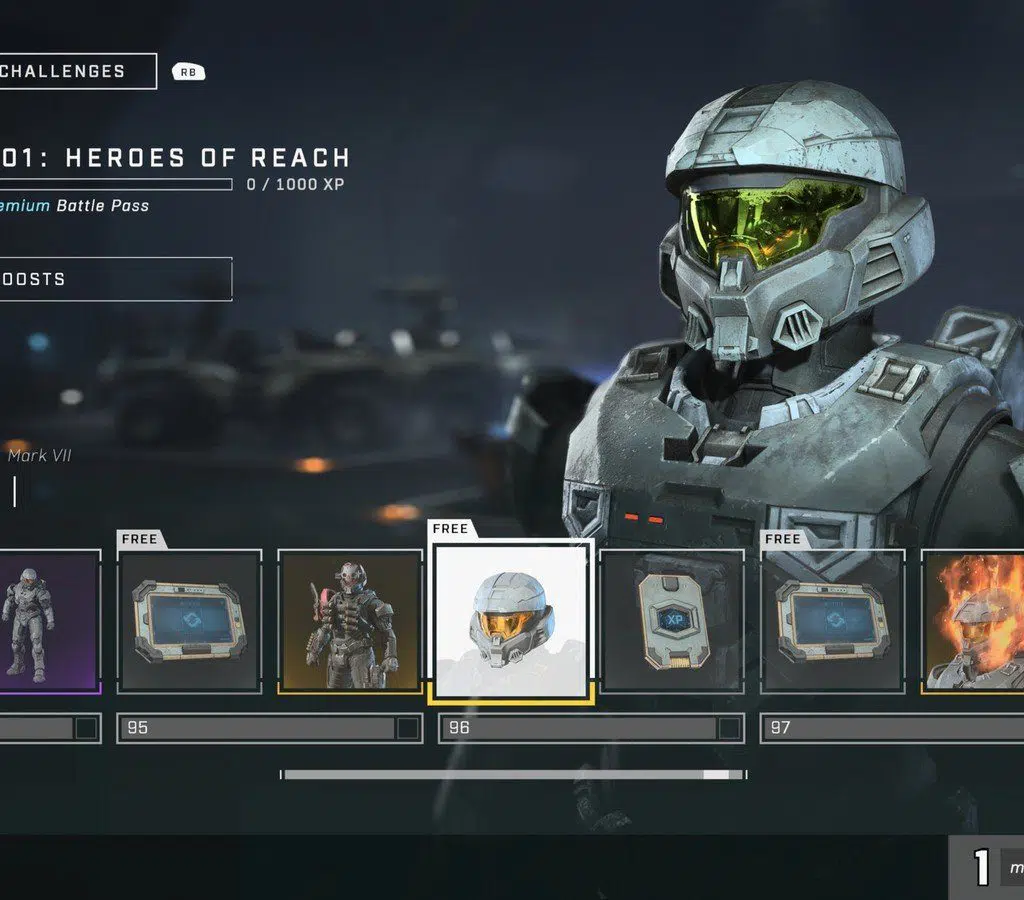Choose the free challenge swap at tier 95
Screen dimensions: 1024x900
coord(189,621)
